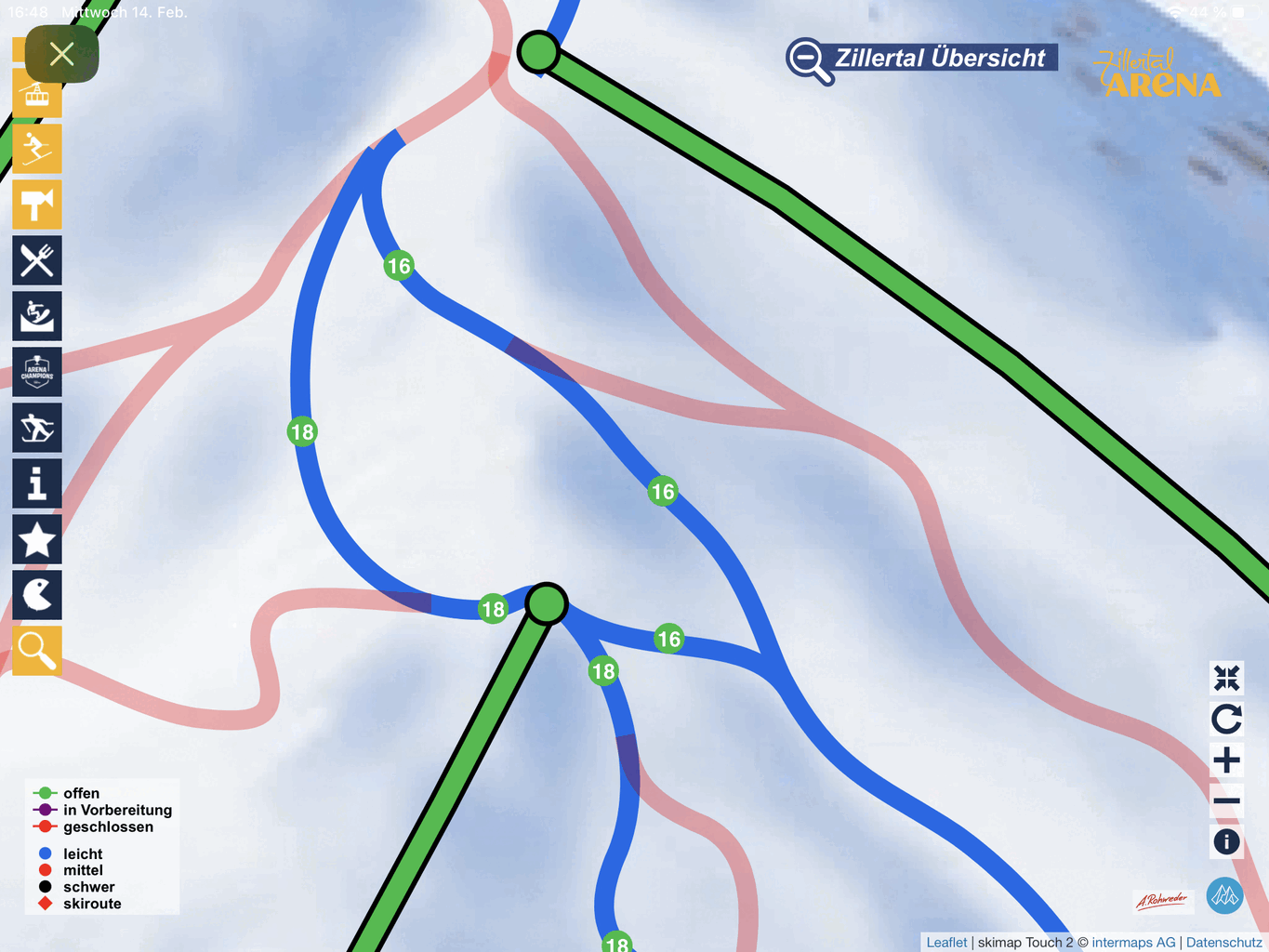
Task: Open the yellow magnifier search
Action: pyautogui.click(x=37, y=651)
